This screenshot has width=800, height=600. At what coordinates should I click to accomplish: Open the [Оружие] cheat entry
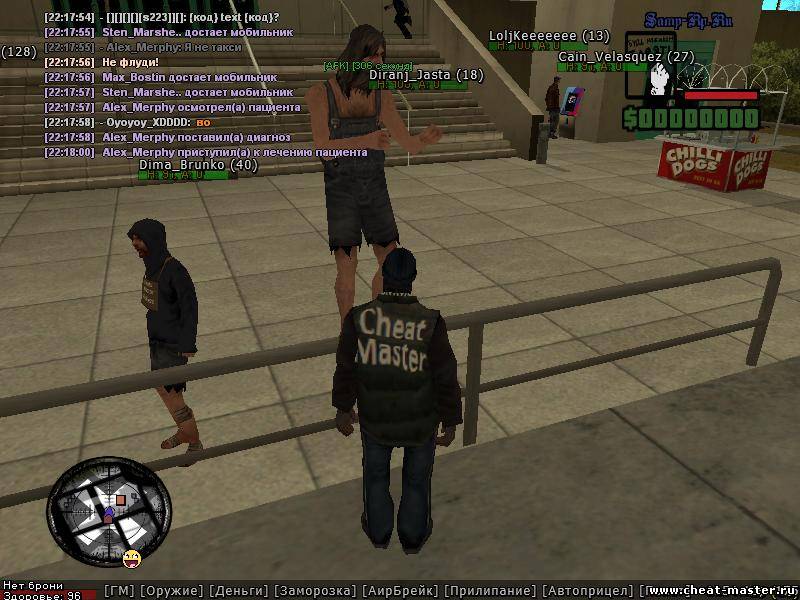point(170,591)
